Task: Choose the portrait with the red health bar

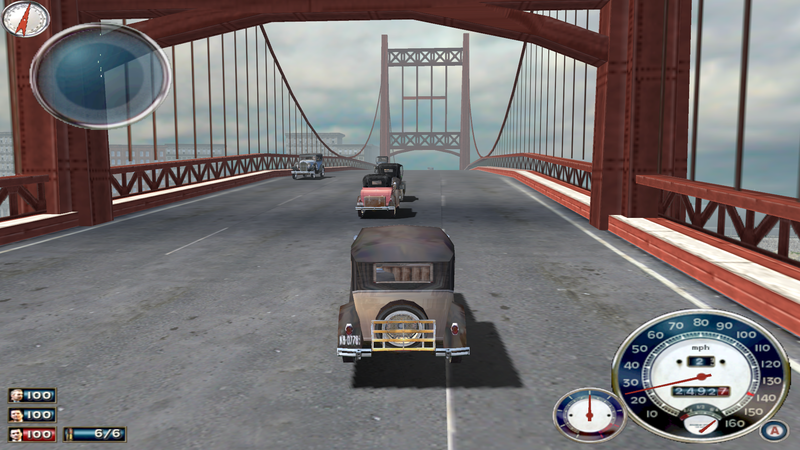Action: [17, 434]
